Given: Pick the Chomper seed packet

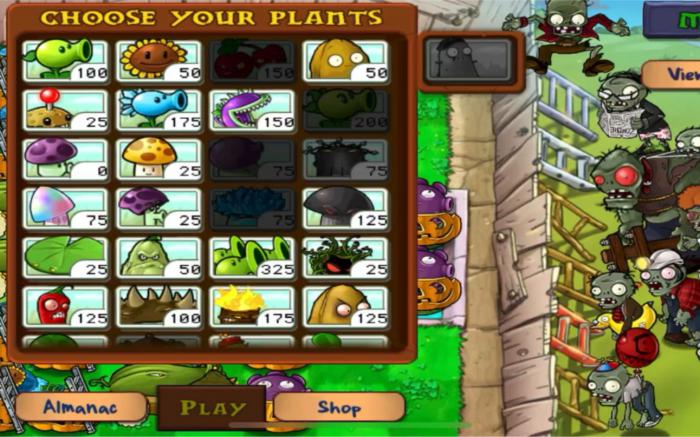Looking at the screenshot, I should 252,109.
